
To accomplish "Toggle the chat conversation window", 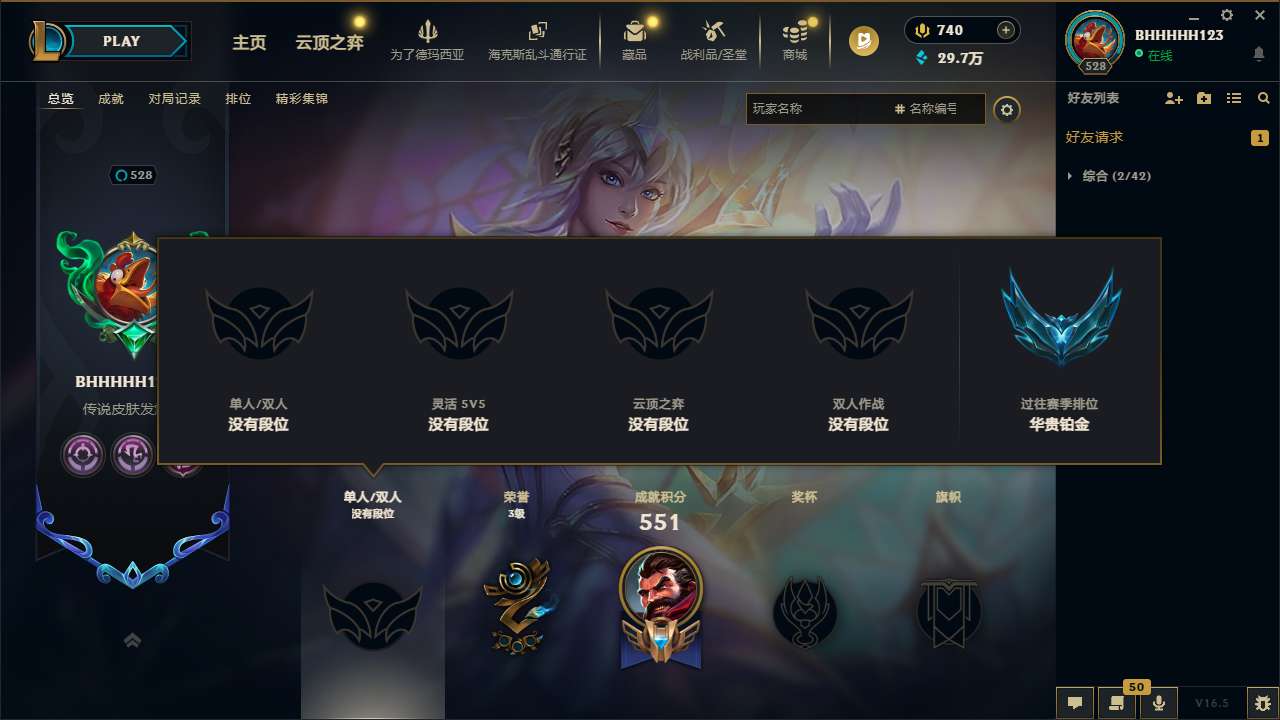I will (x=1074, y=703).
